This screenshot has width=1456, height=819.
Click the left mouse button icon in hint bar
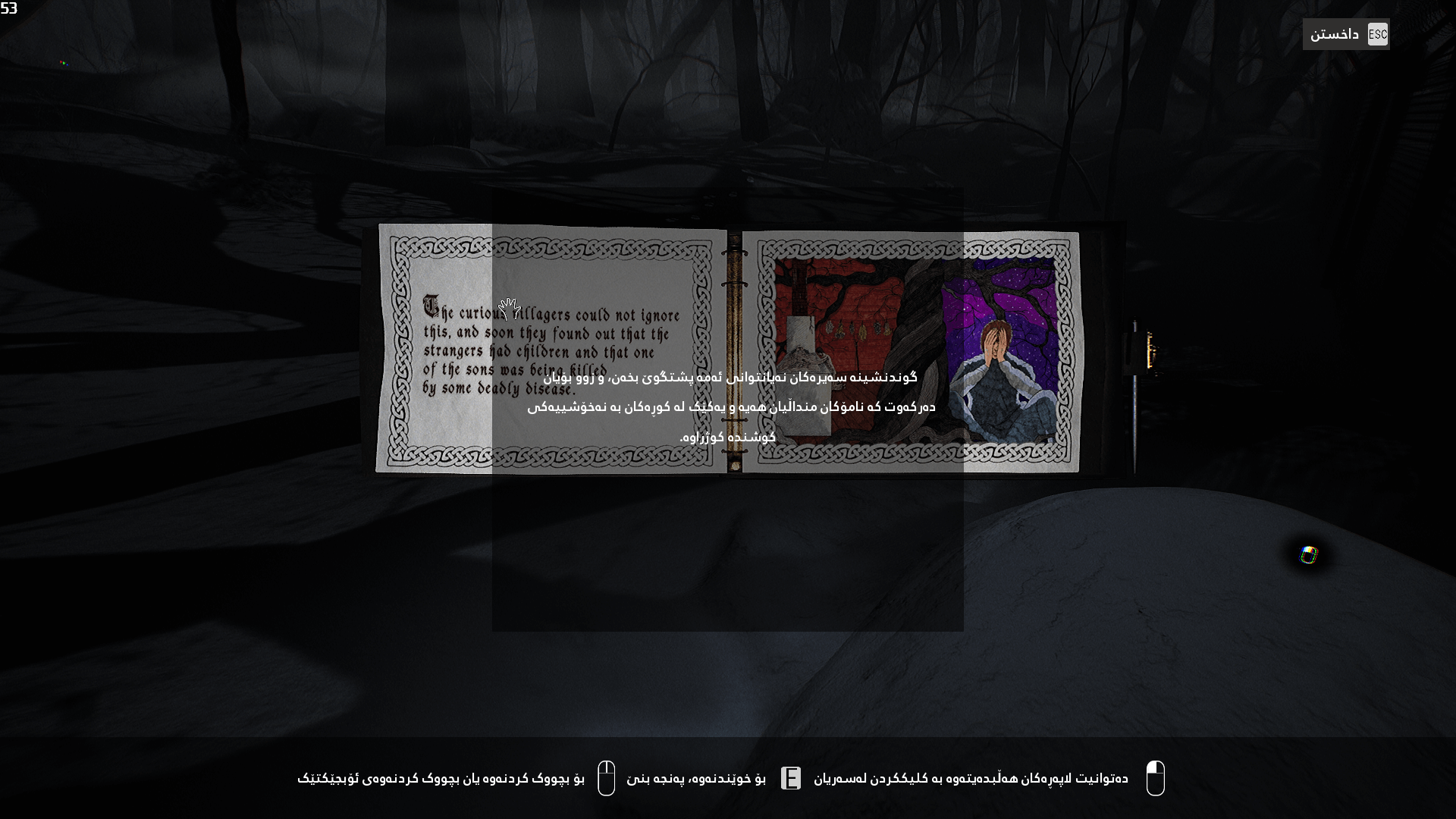1156,777
